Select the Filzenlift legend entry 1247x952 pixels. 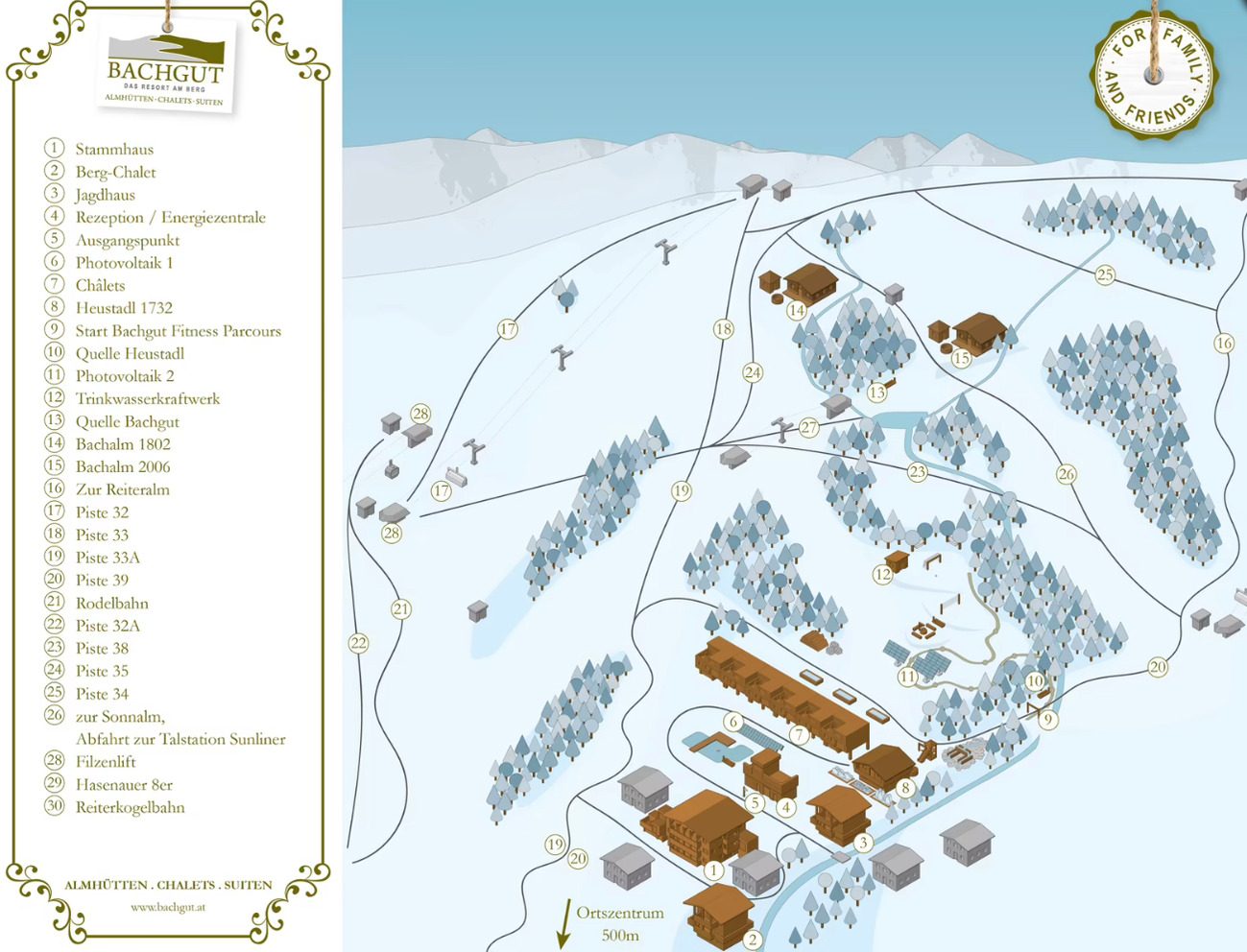pos(106,761)
